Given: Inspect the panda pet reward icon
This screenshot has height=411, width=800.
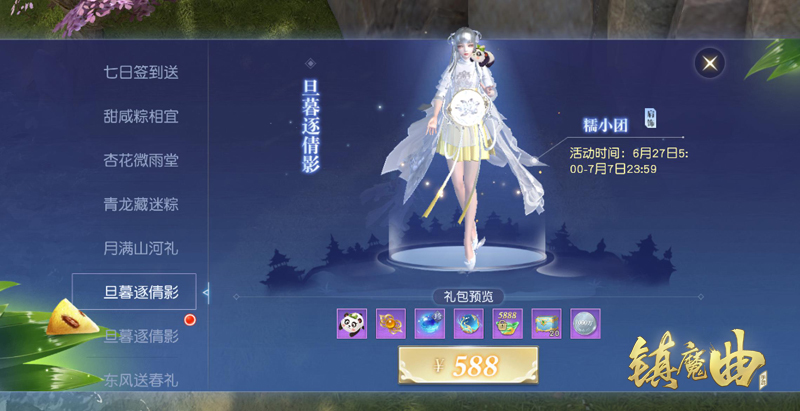Looking at the screenshot, I should [x=352, y=323].
